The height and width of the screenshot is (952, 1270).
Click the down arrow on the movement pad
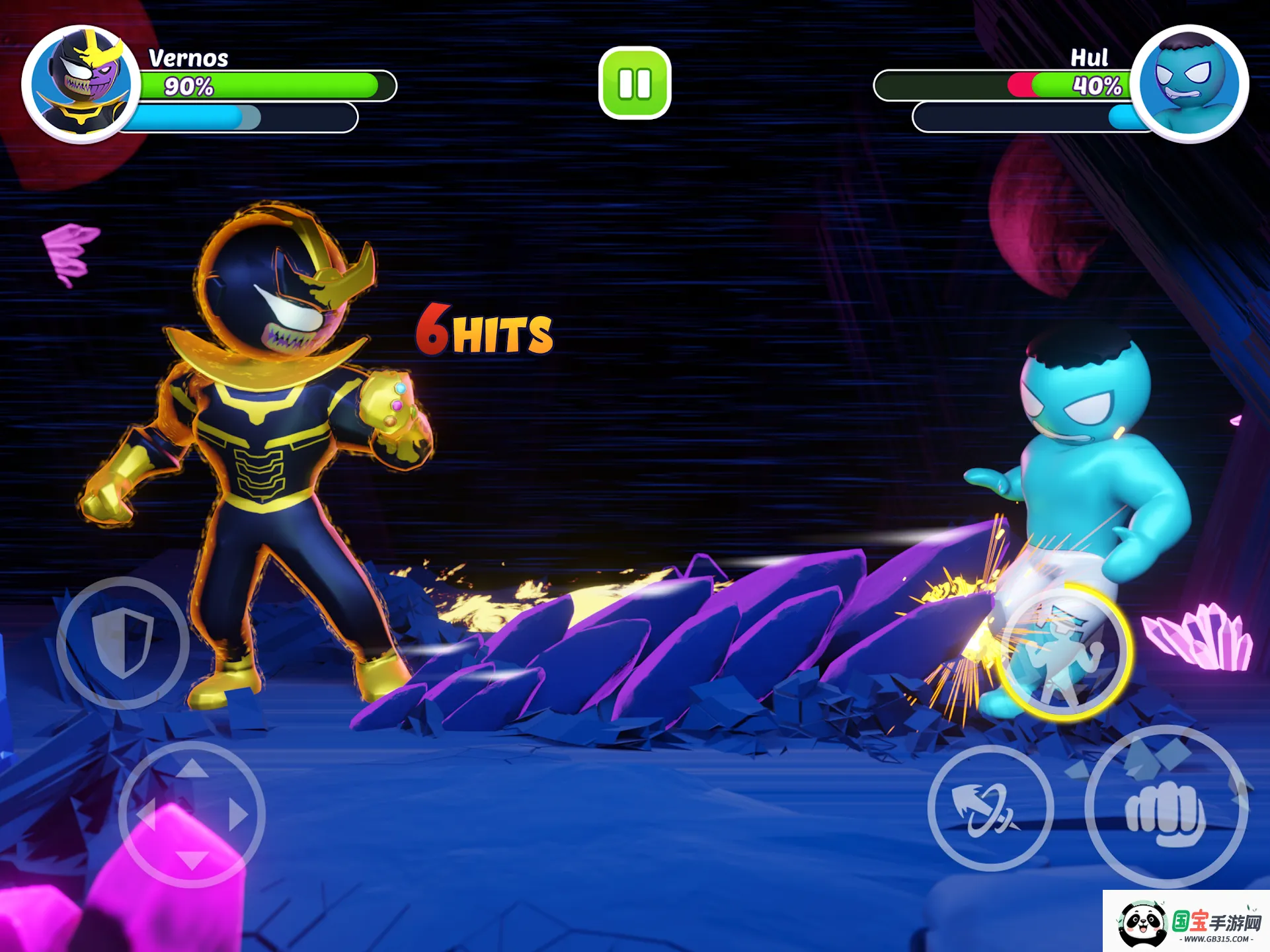click(x=192, y=859)
